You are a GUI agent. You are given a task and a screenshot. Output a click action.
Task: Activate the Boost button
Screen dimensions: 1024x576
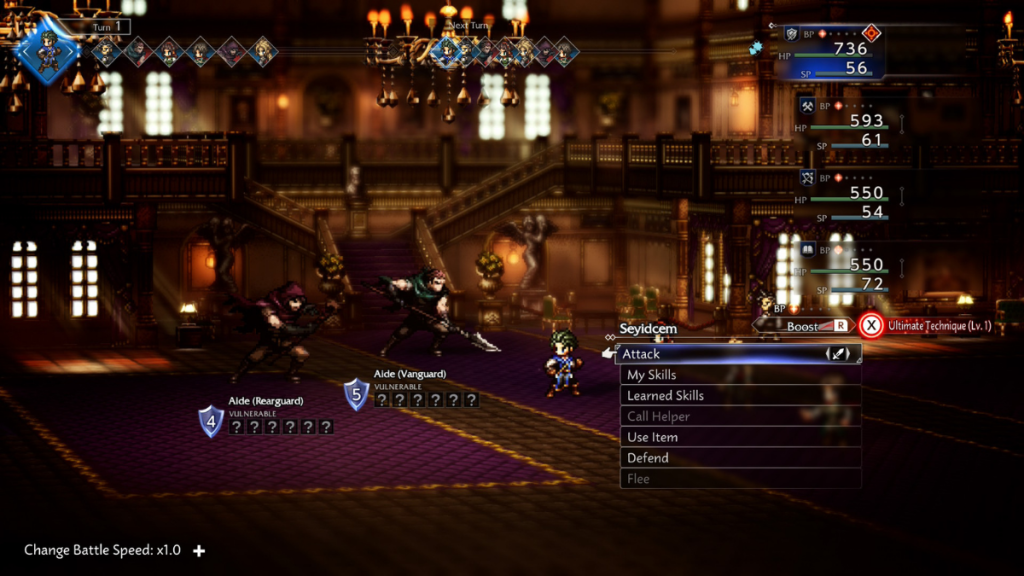coord(810,326)
